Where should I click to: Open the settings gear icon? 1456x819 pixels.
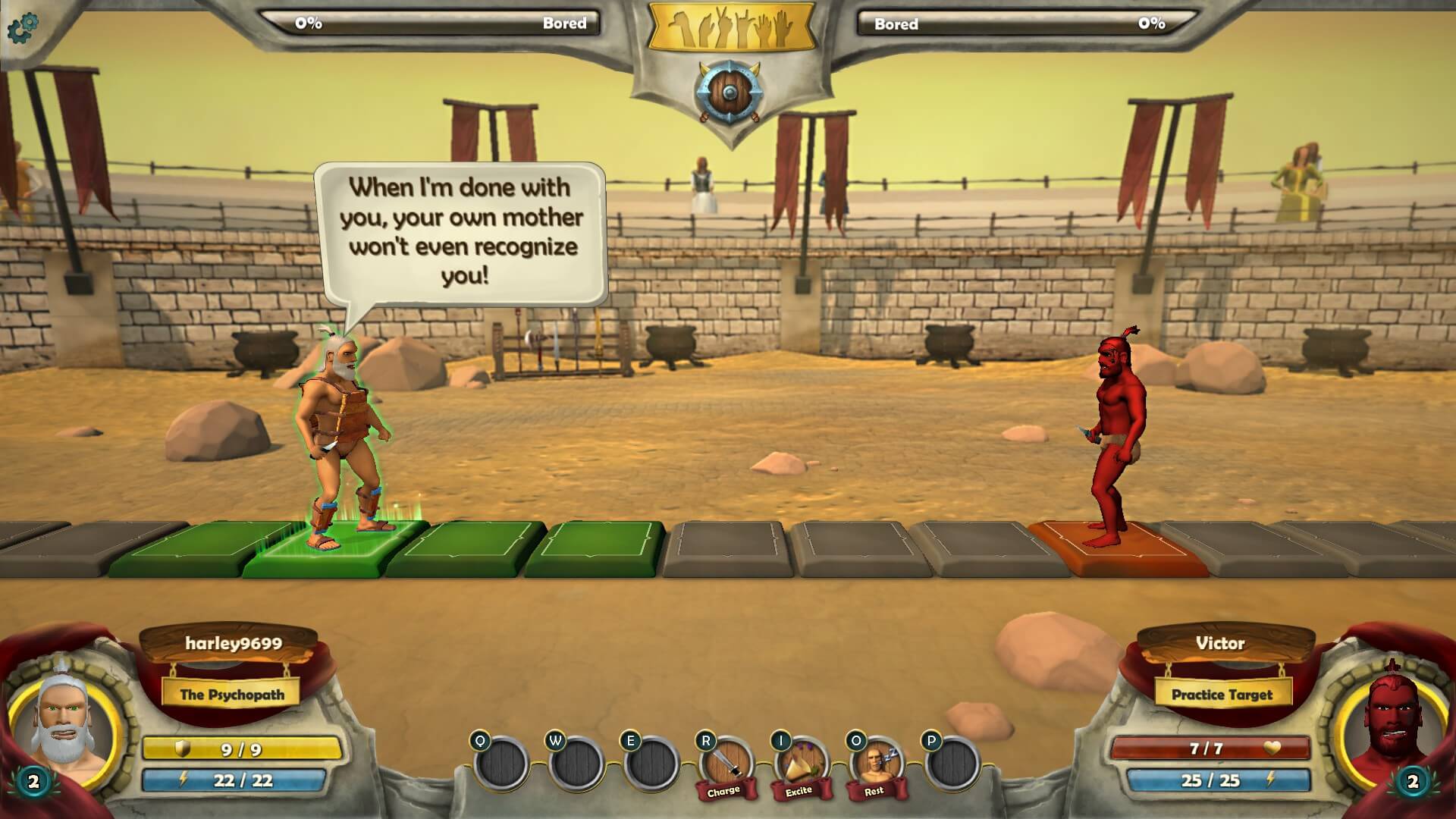(x=22, y=28)
